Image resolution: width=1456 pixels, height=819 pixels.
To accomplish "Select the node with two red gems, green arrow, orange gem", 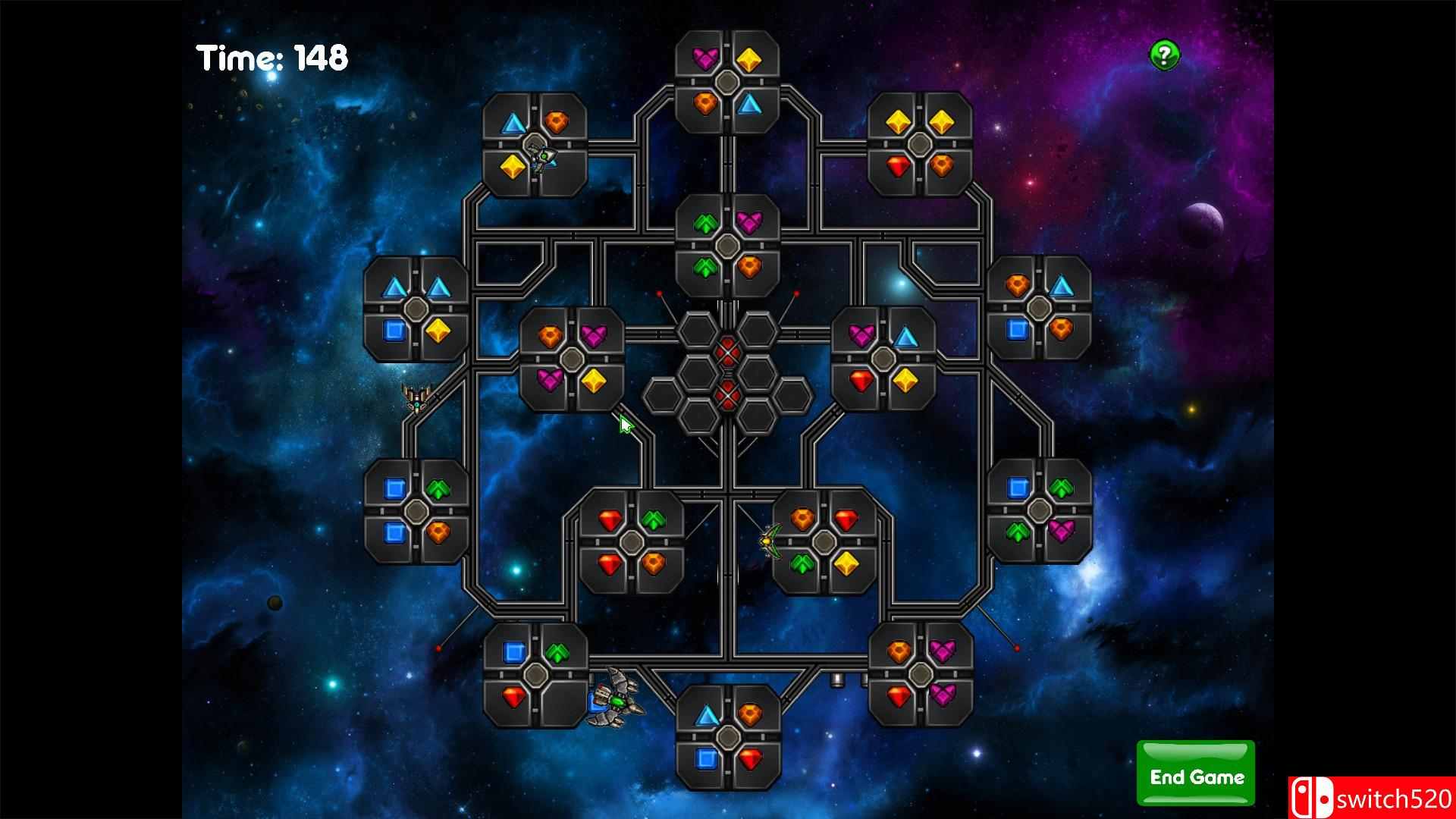I will click(x=631, y=542).
